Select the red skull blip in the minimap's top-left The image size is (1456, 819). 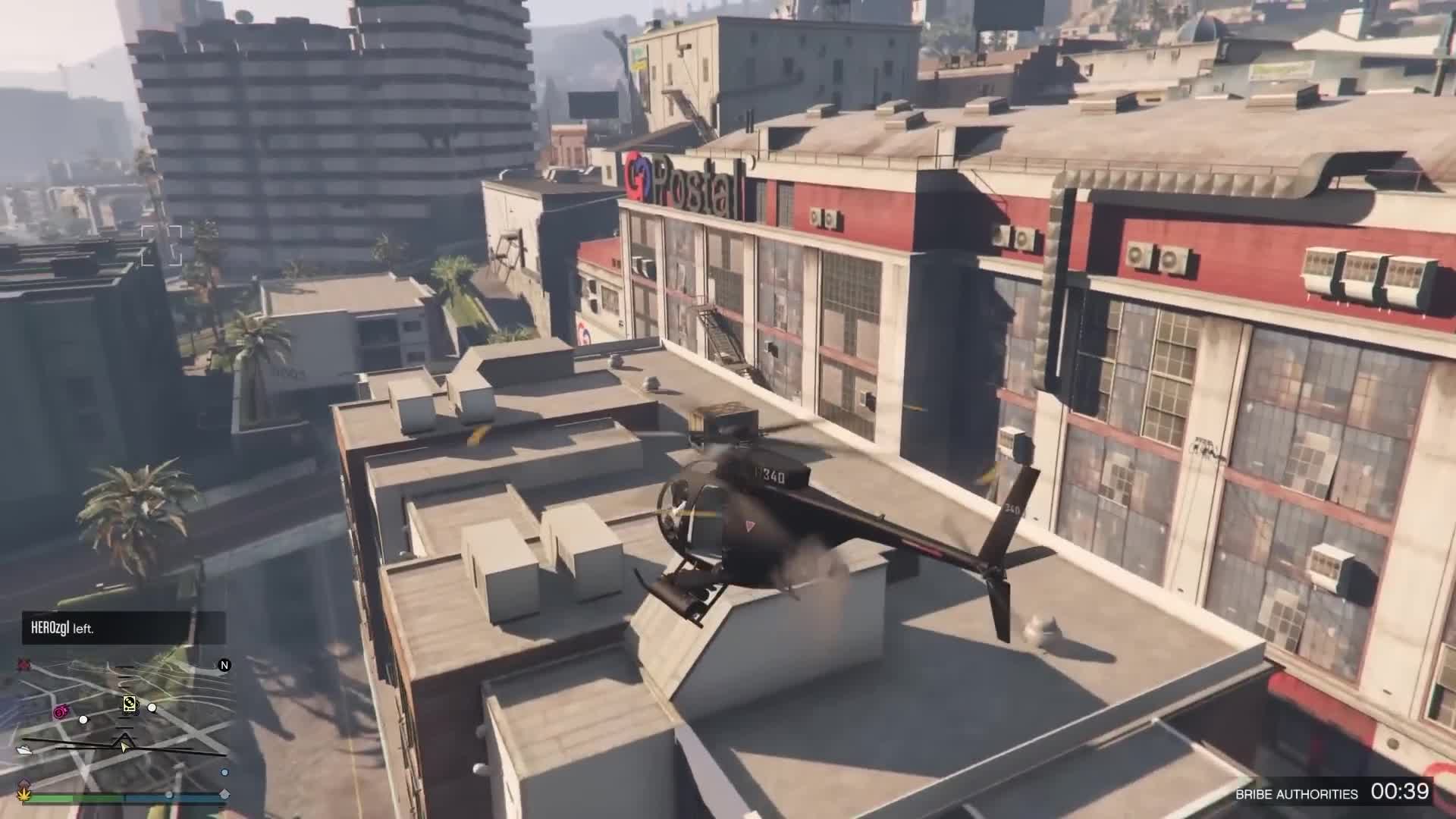pyautogui.click(x=22, y=664)
